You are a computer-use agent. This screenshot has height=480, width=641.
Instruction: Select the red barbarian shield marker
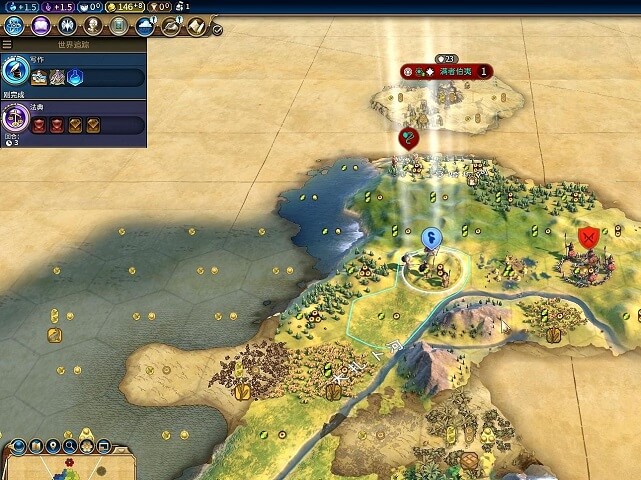589,237
